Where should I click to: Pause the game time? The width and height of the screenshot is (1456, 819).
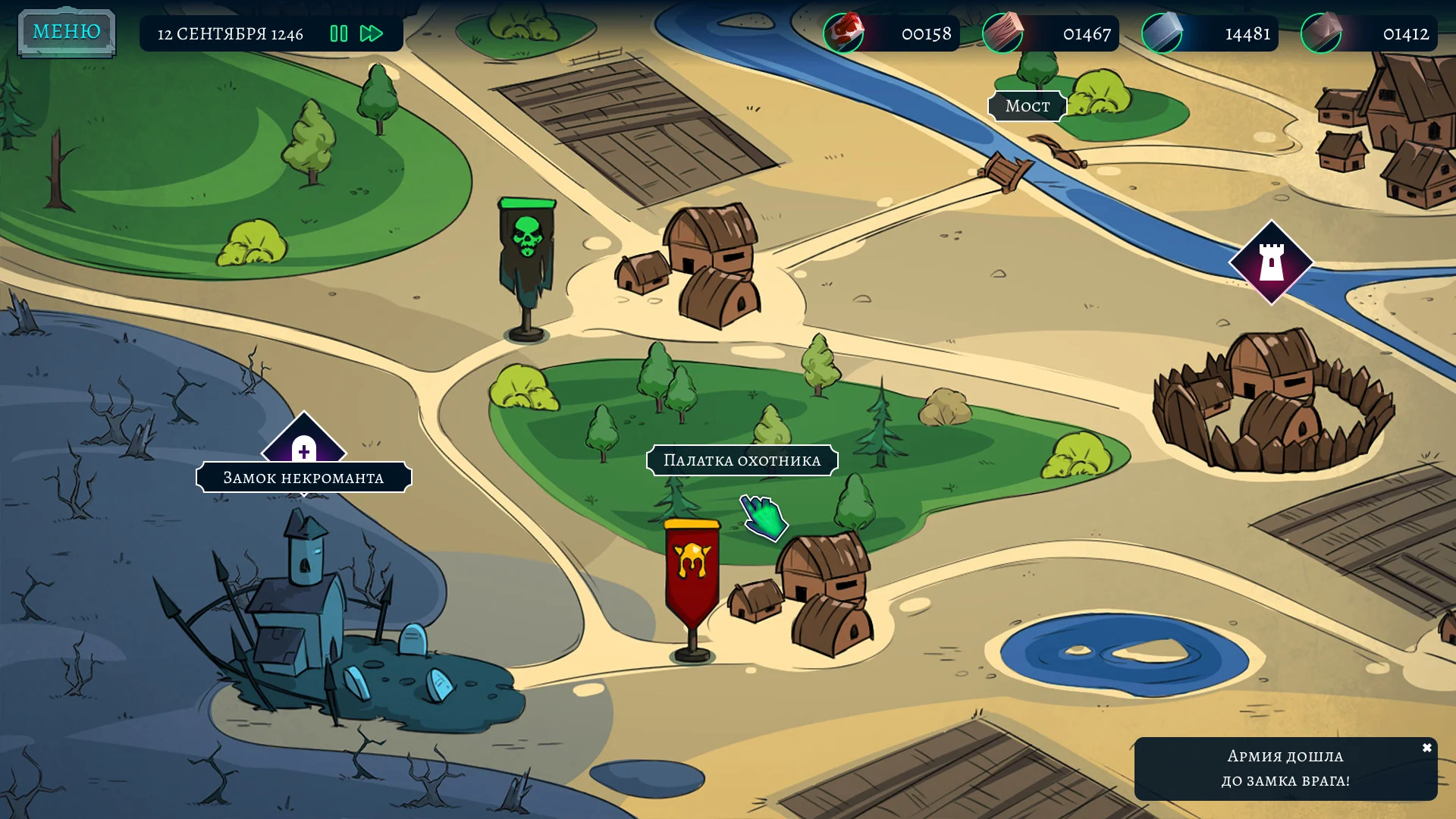click(339, 33)
